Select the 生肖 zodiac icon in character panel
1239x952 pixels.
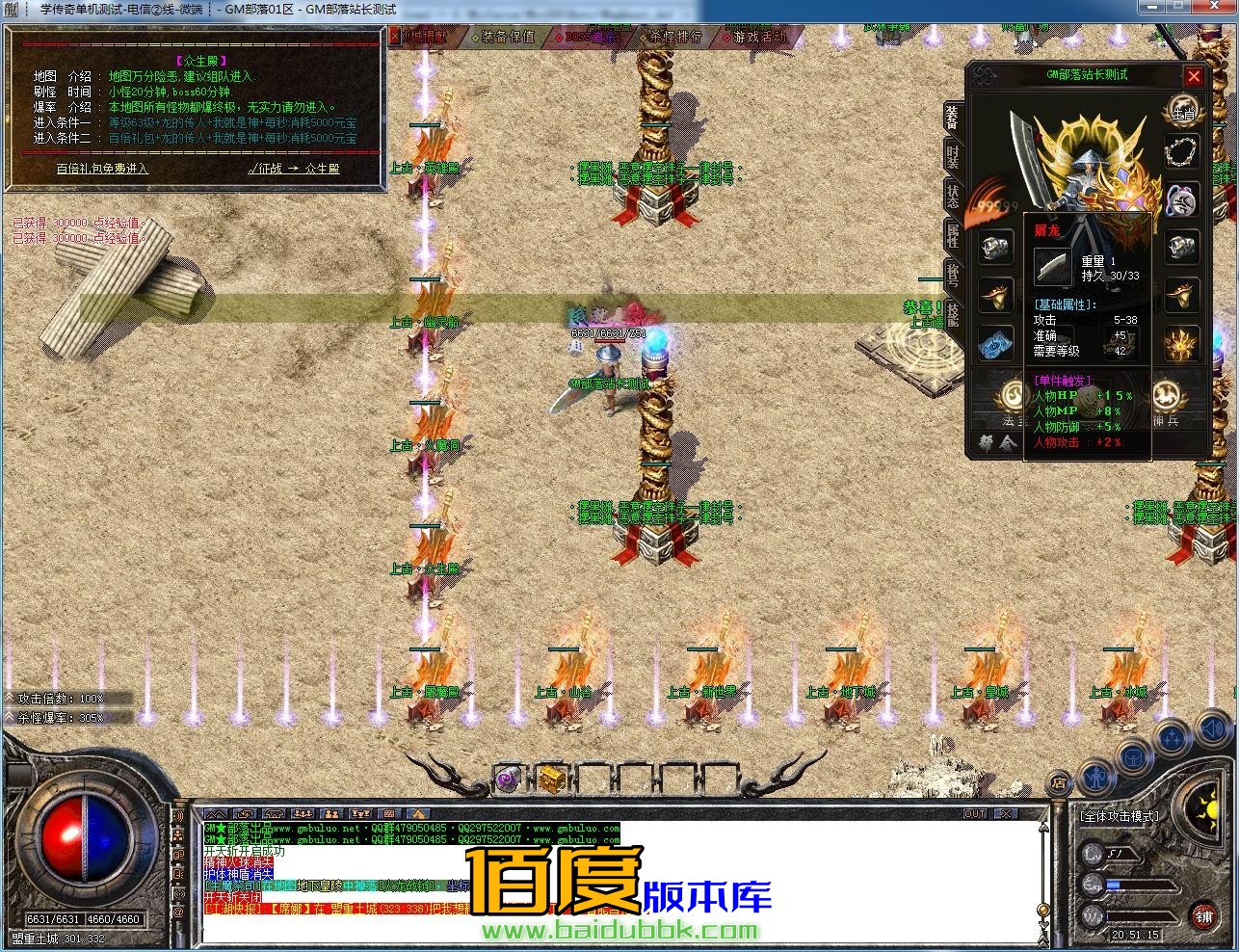pos(1182,109)
